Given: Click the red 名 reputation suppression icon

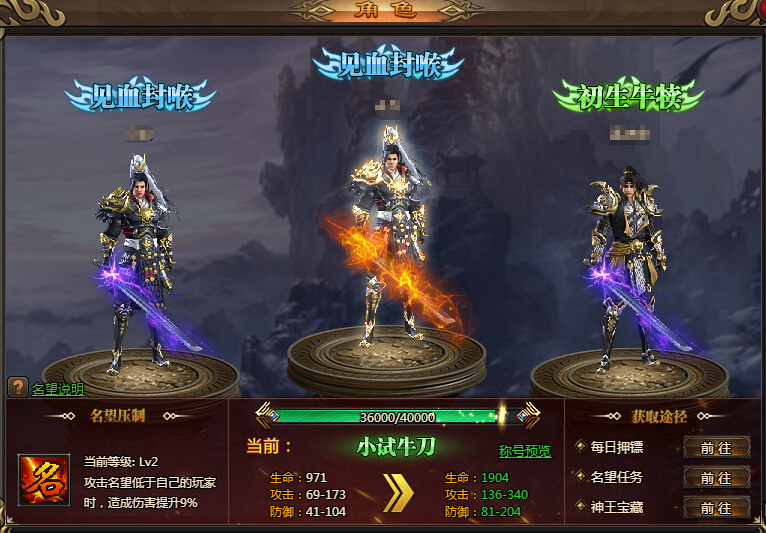Looking at the screenshot, I should coord(44,480).
